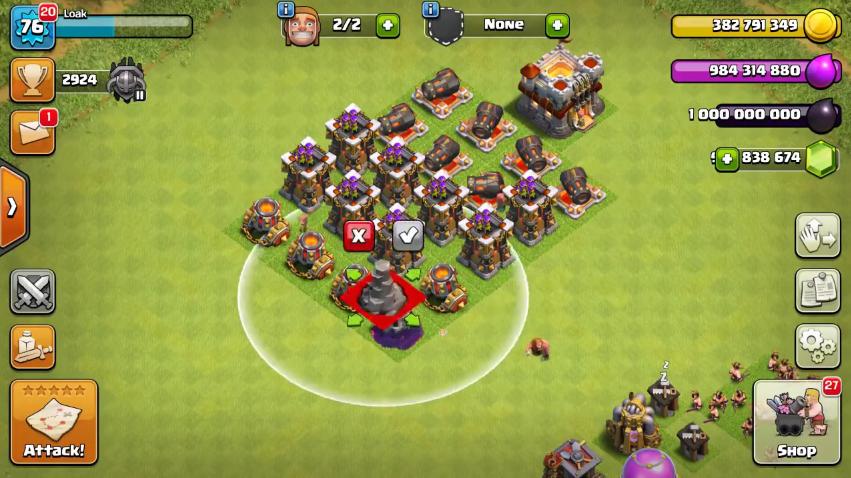Add builders with the green plus
This screenshot has width=851, height=478.
387,25
